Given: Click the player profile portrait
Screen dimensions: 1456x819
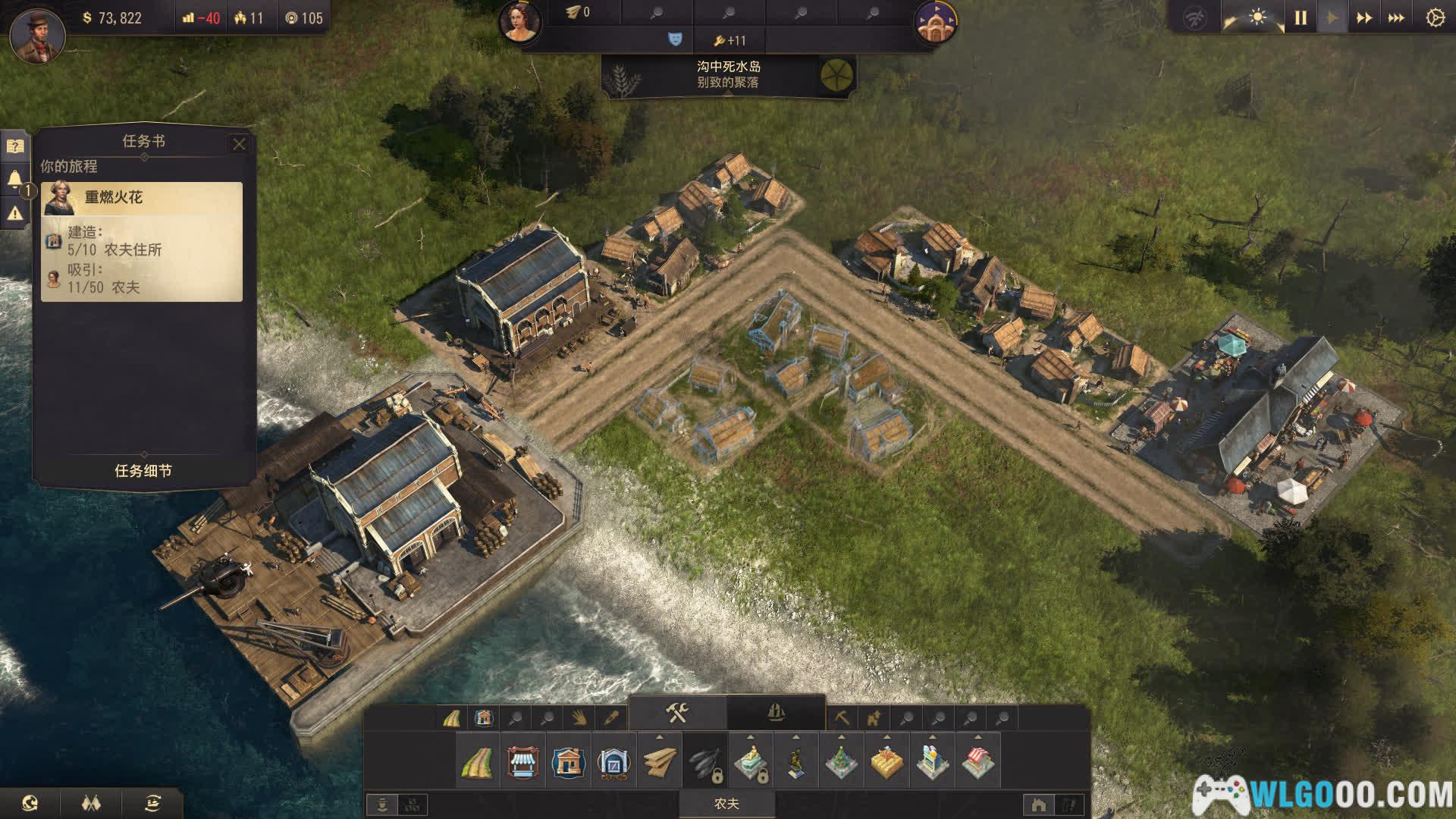Looking at the screenshot, I should pos(36,34).
